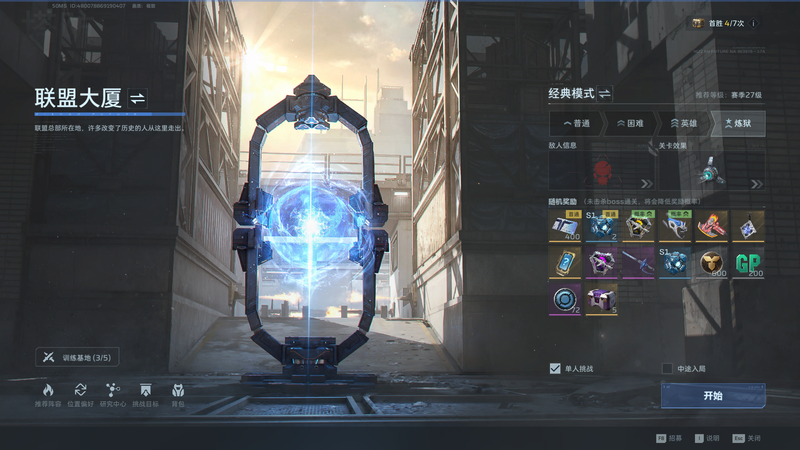Start the mission with the 开始 button

pos(712,396)
